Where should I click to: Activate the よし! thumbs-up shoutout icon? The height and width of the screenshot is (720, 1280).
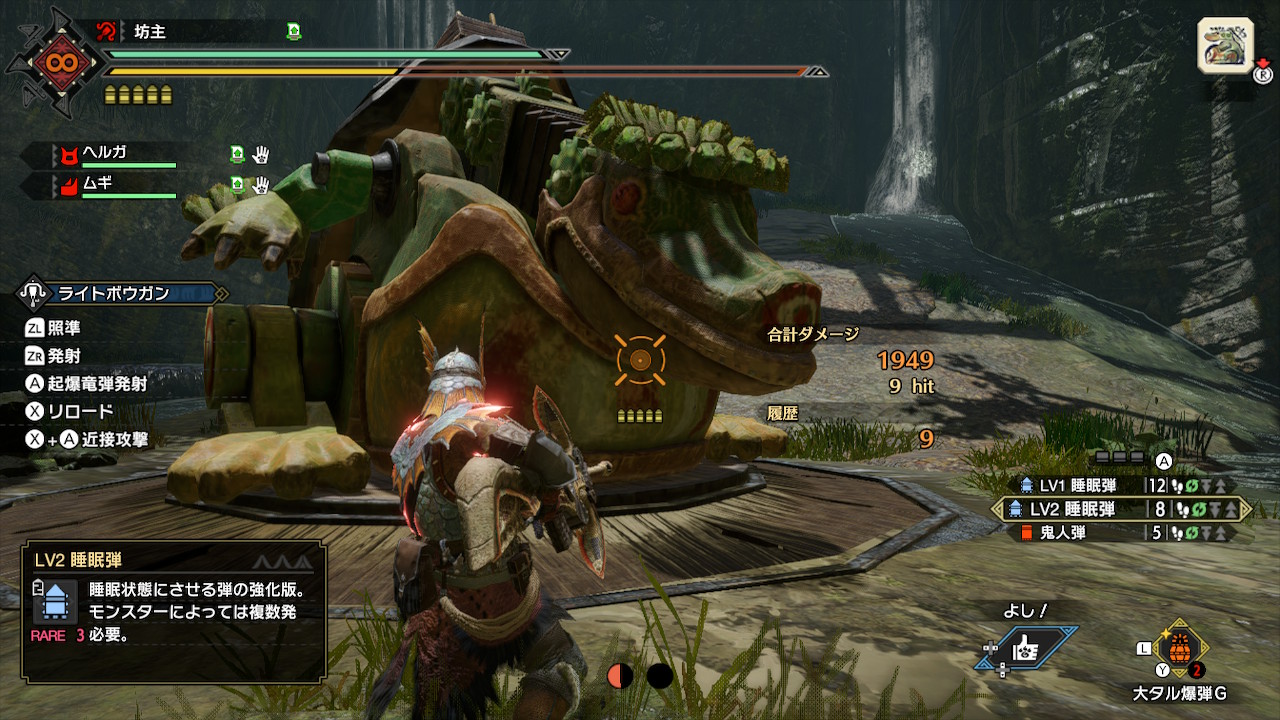tap(1027, 649)
